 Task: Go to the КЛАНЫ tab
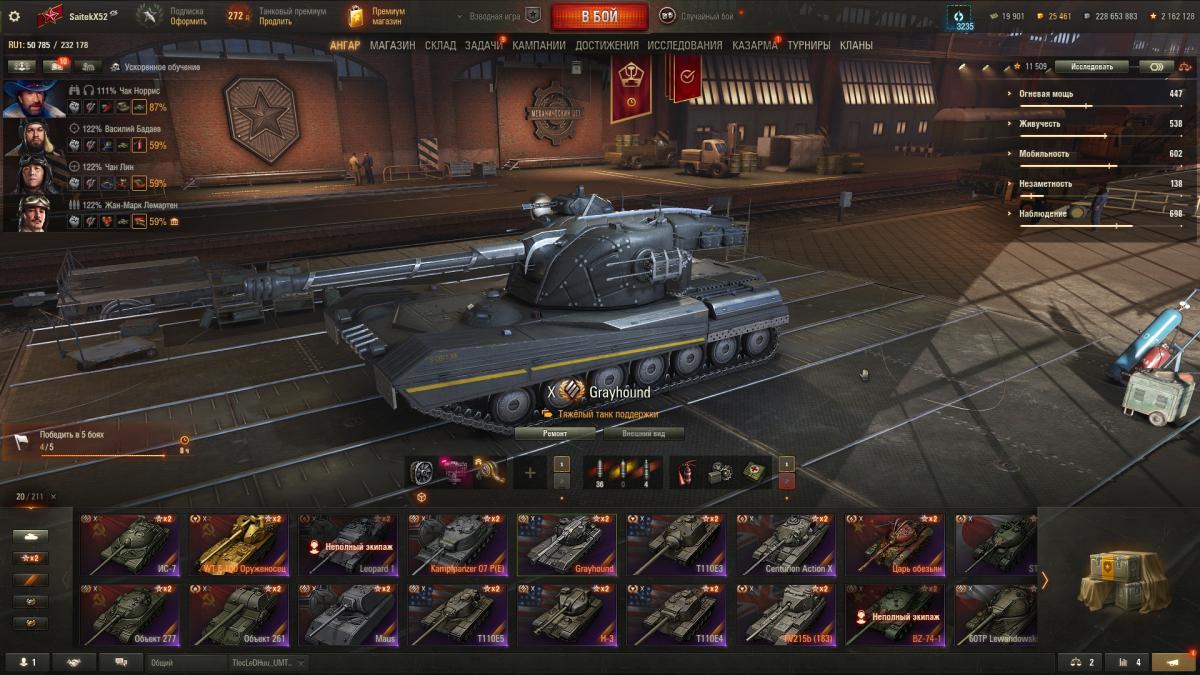pyautogui.click(x=856, y=45)
